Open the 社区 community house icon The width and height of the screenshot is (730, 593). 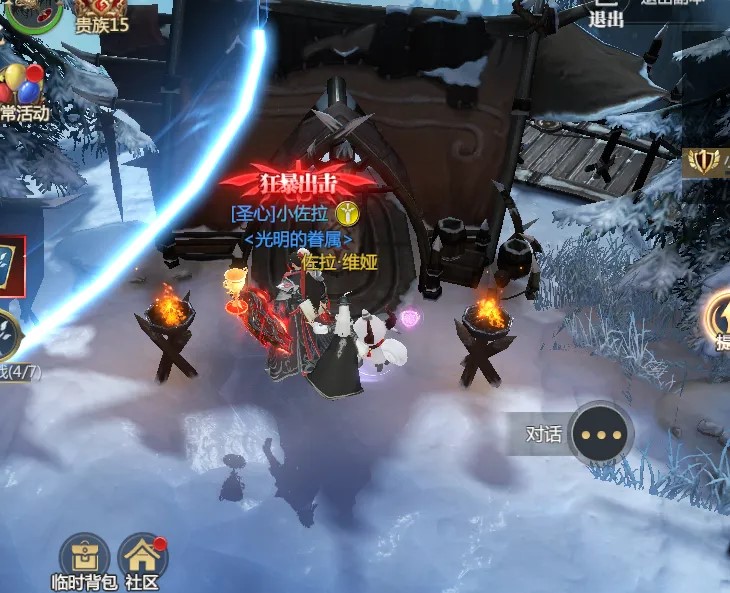point(142,557)
